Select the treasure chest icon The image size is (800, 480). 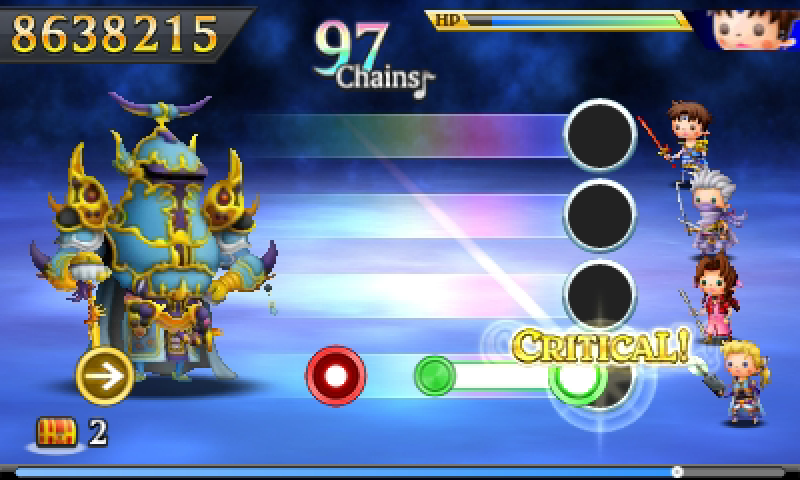tap(56, 432)
